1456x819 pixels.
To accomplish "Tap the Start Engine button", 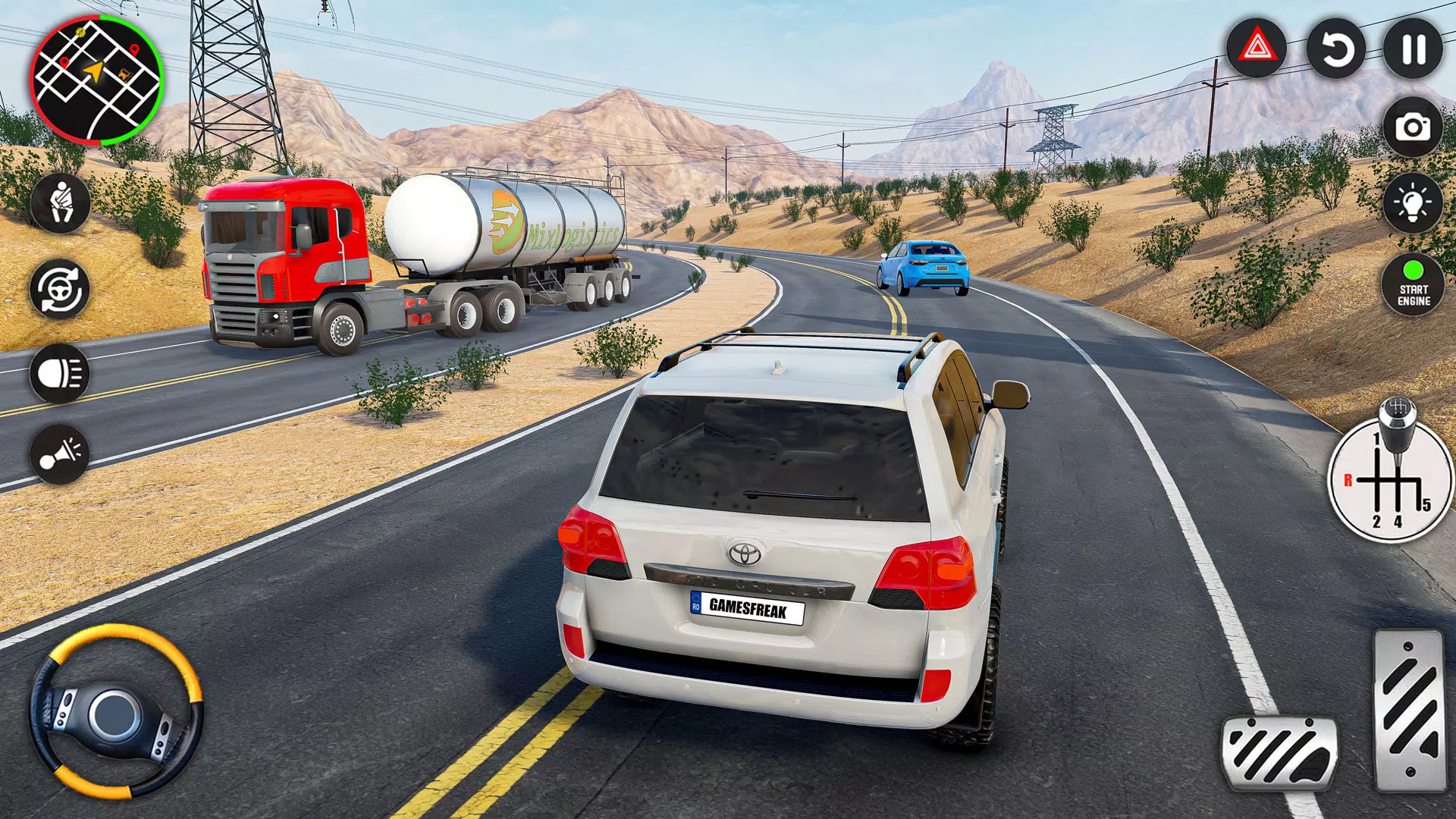I will click(x=1414, y=284).
